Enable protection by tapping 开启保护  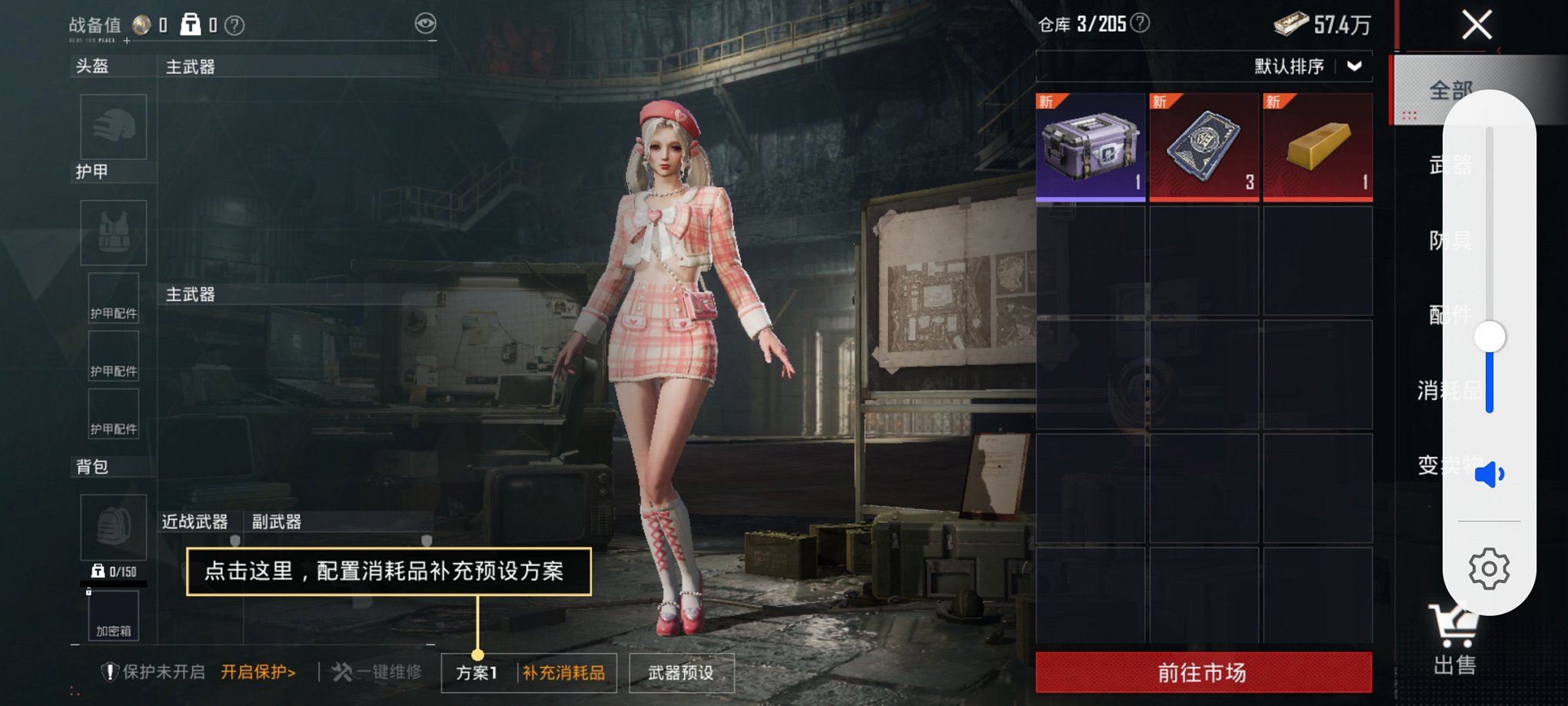pyautogui.click(x=256, y=671)
